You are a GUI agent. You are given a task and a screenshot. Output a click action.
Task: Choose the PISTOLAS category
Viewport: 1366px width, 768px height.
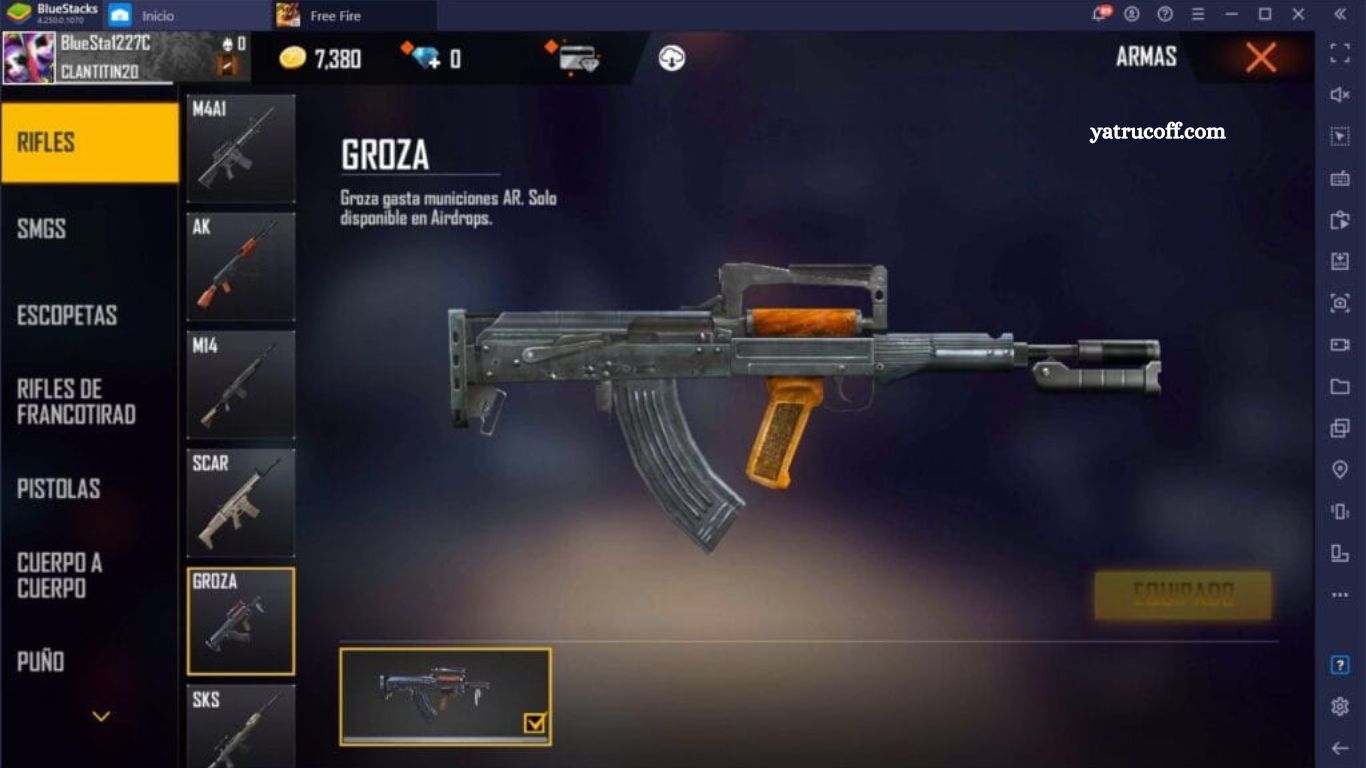89,489
